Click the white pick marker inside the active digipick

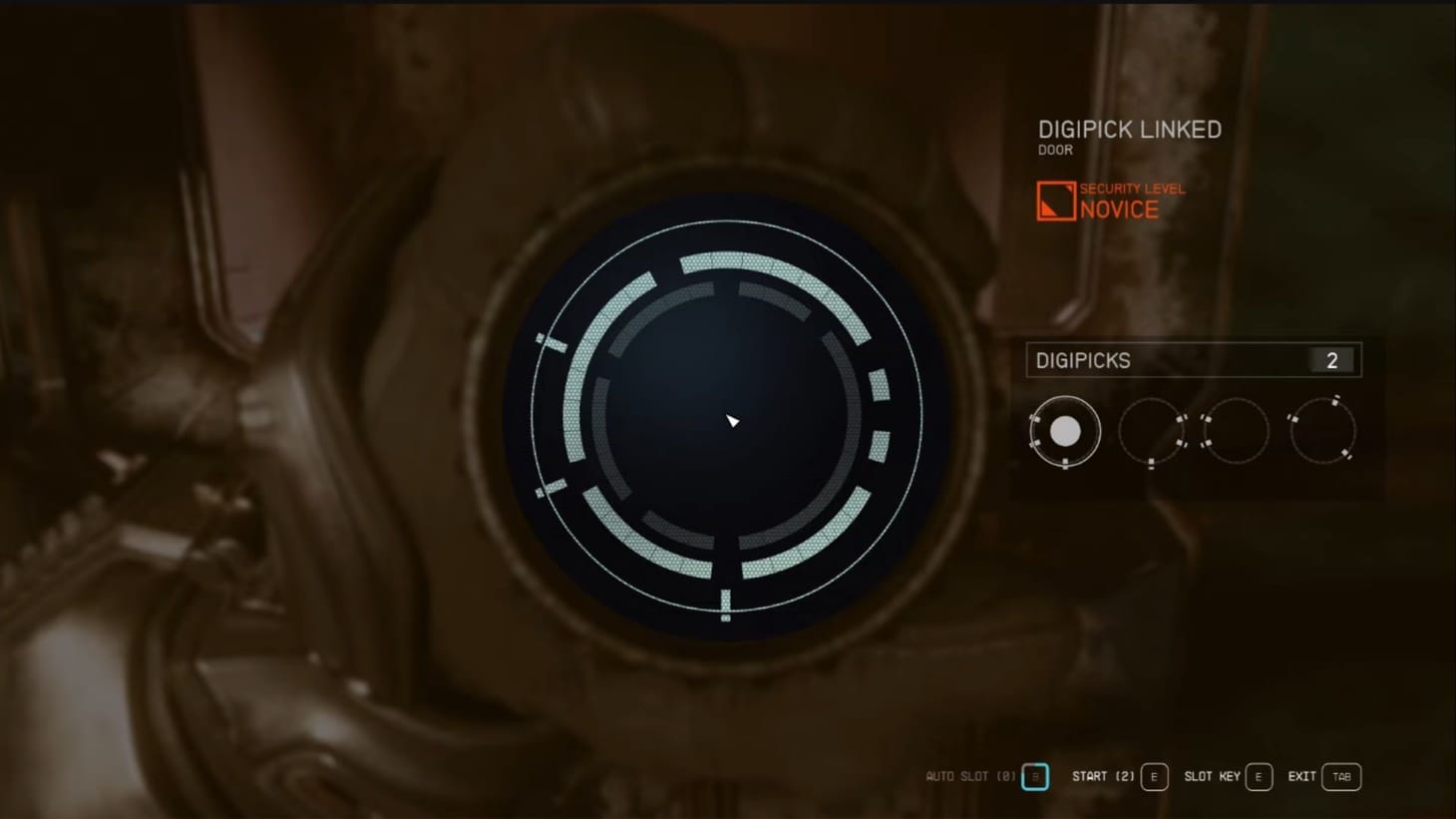click(1066, 431)
